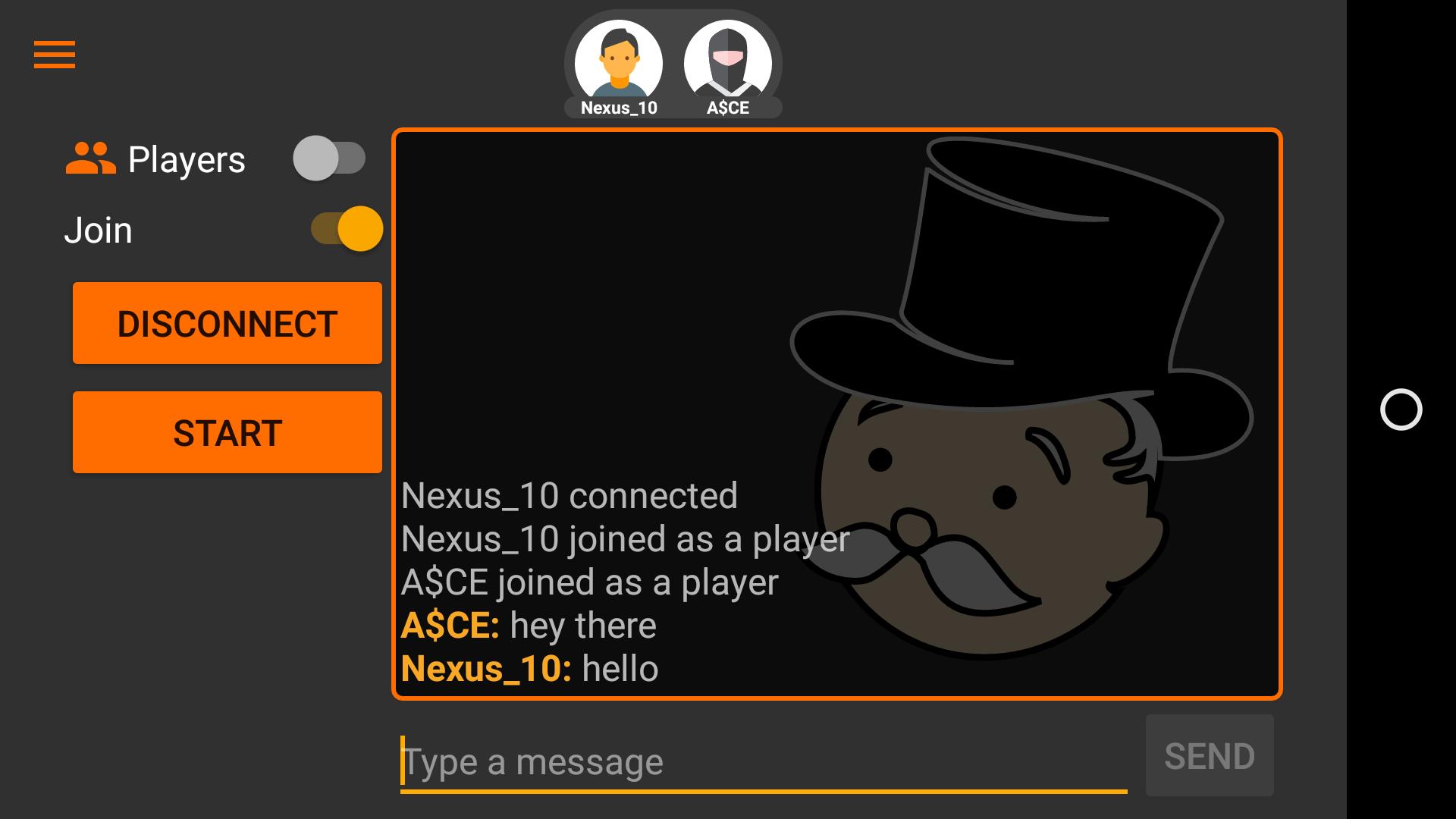The width and height of the screenshot is (1456, 819).
Task: Select the Nexus_10 name label
Action: tap(618, 107)
